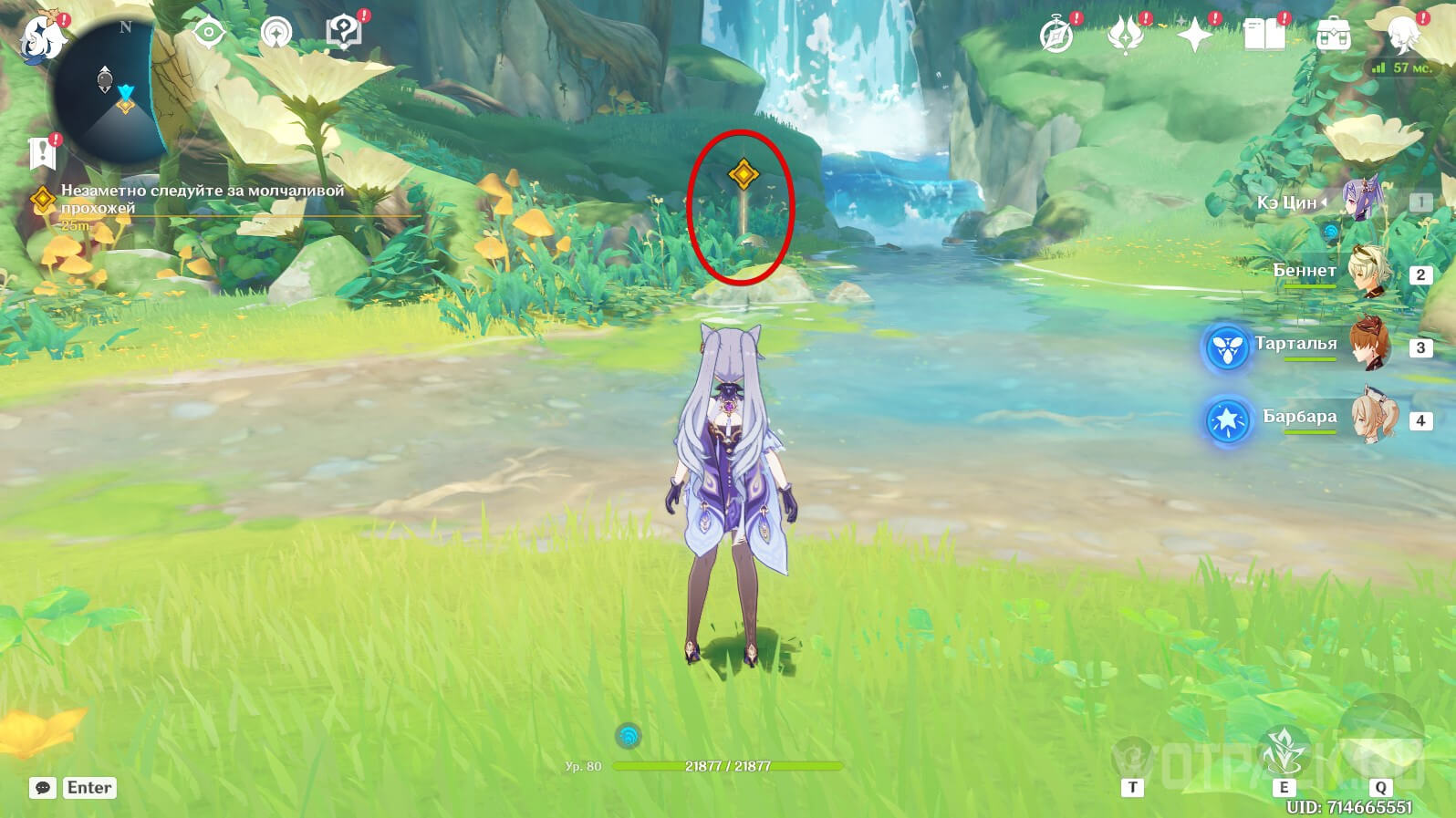Click the Elemental Sight eye icon

coord(208,33)
